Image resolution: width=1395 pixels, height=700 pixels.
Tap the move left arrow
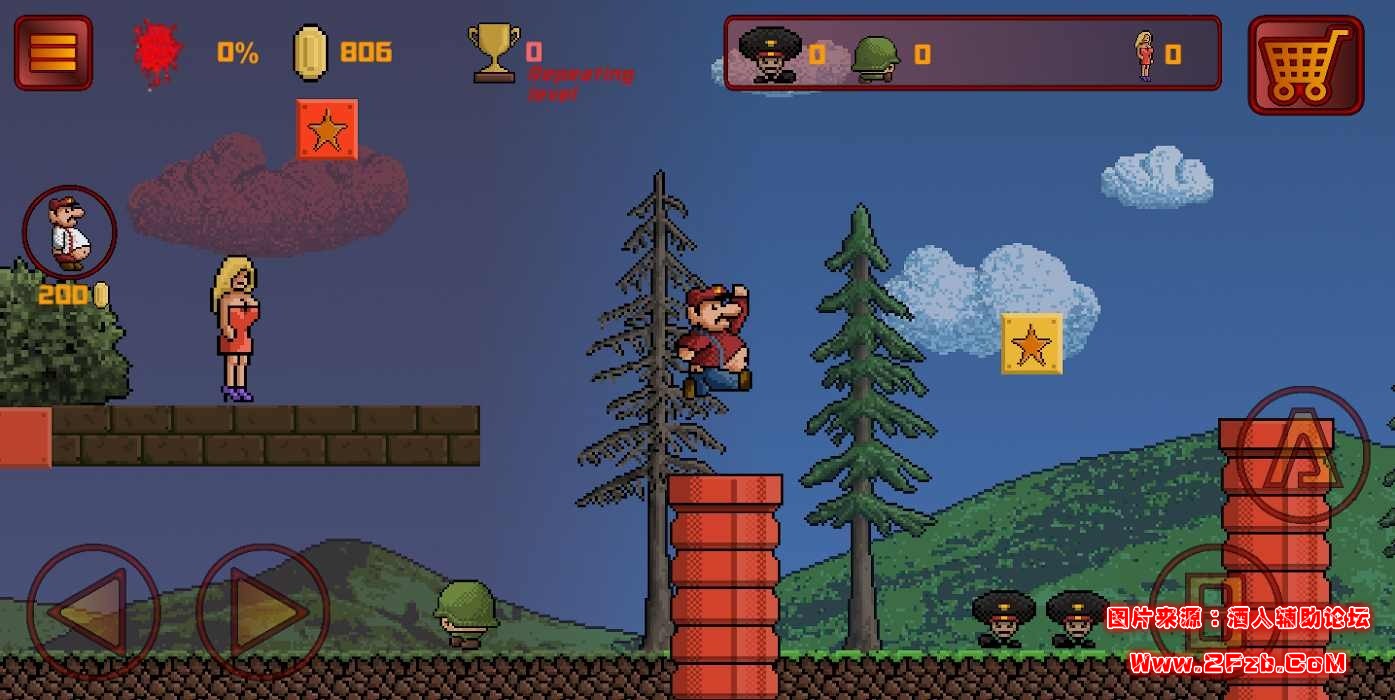click(x=93, y=611)
